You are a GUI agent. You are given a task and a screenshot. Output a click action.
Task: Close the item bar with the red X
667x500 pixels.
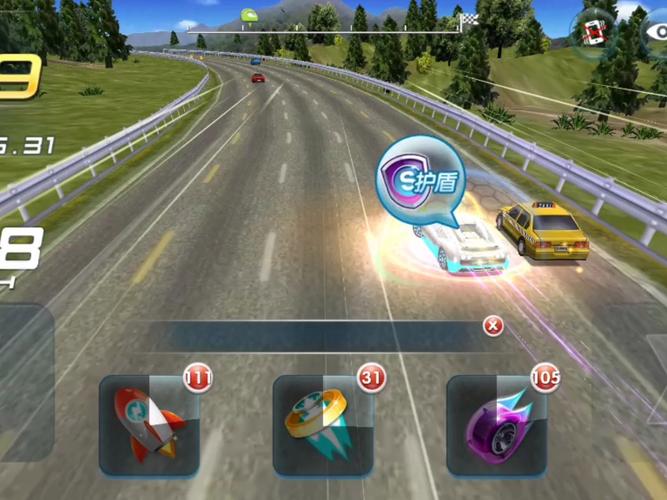tap(492, 326)
